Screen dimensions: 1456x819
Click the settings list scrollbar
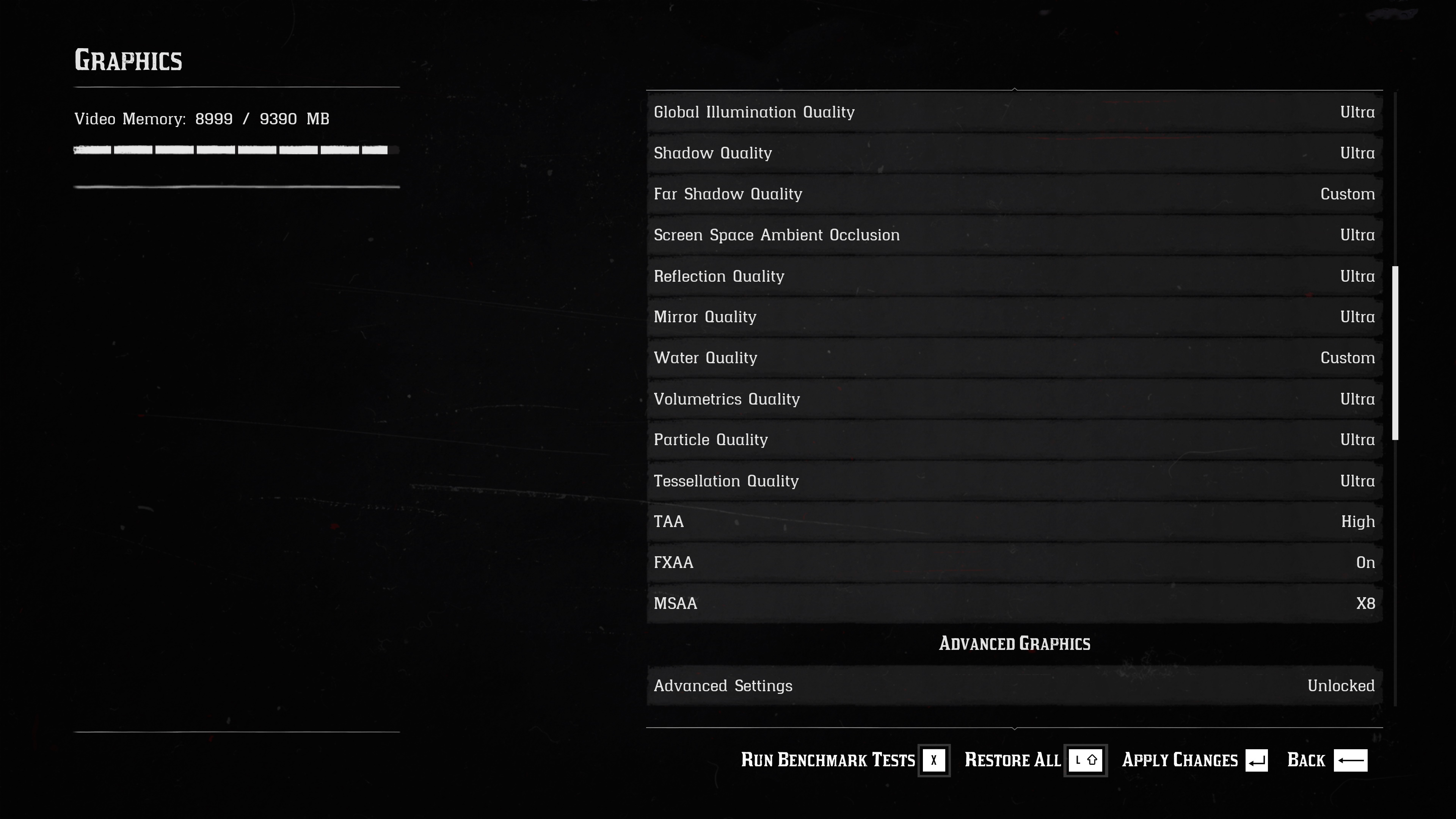(x=1395, y=353)
